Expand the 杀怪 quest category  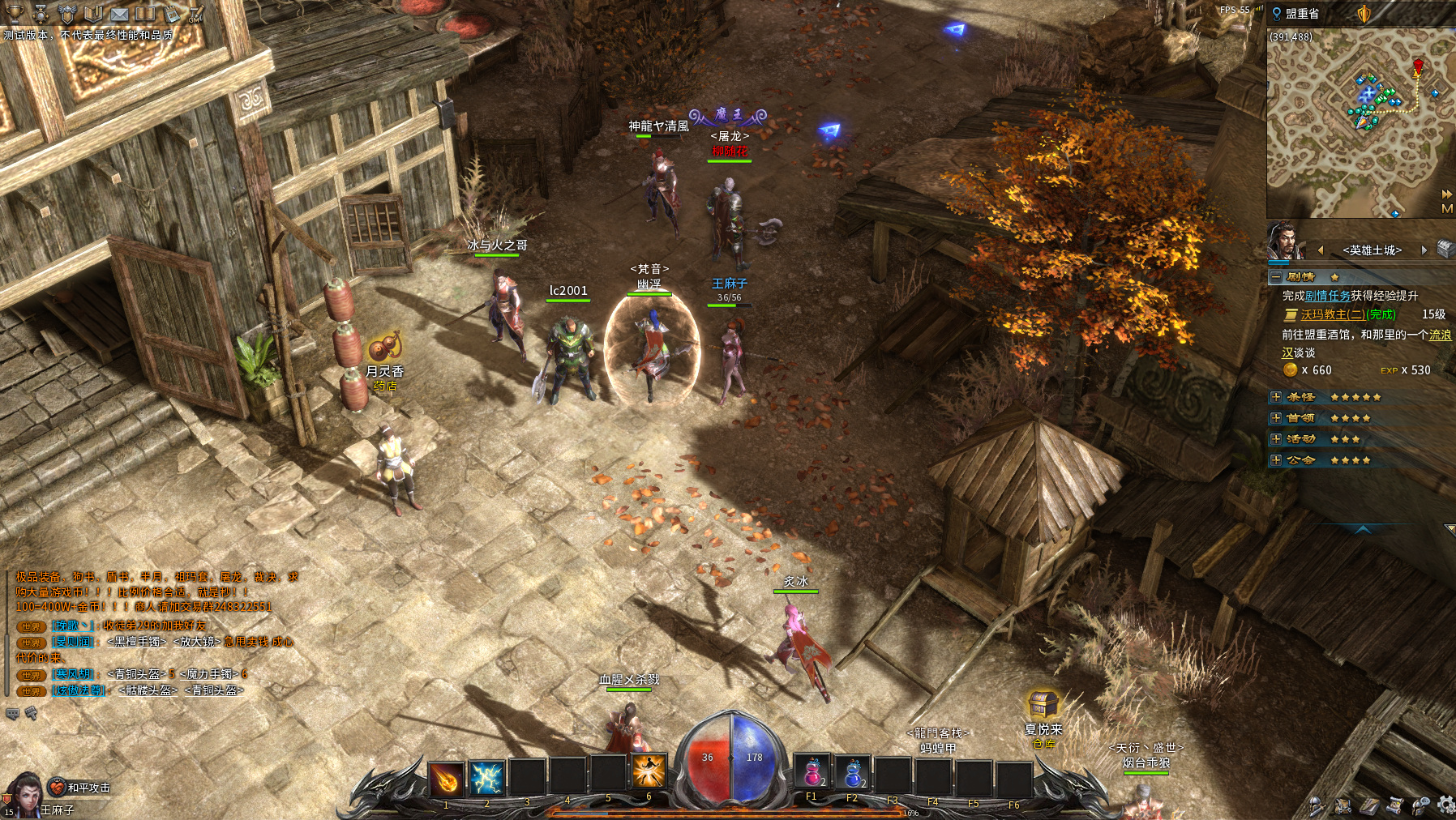click(x=1276, y=397)
